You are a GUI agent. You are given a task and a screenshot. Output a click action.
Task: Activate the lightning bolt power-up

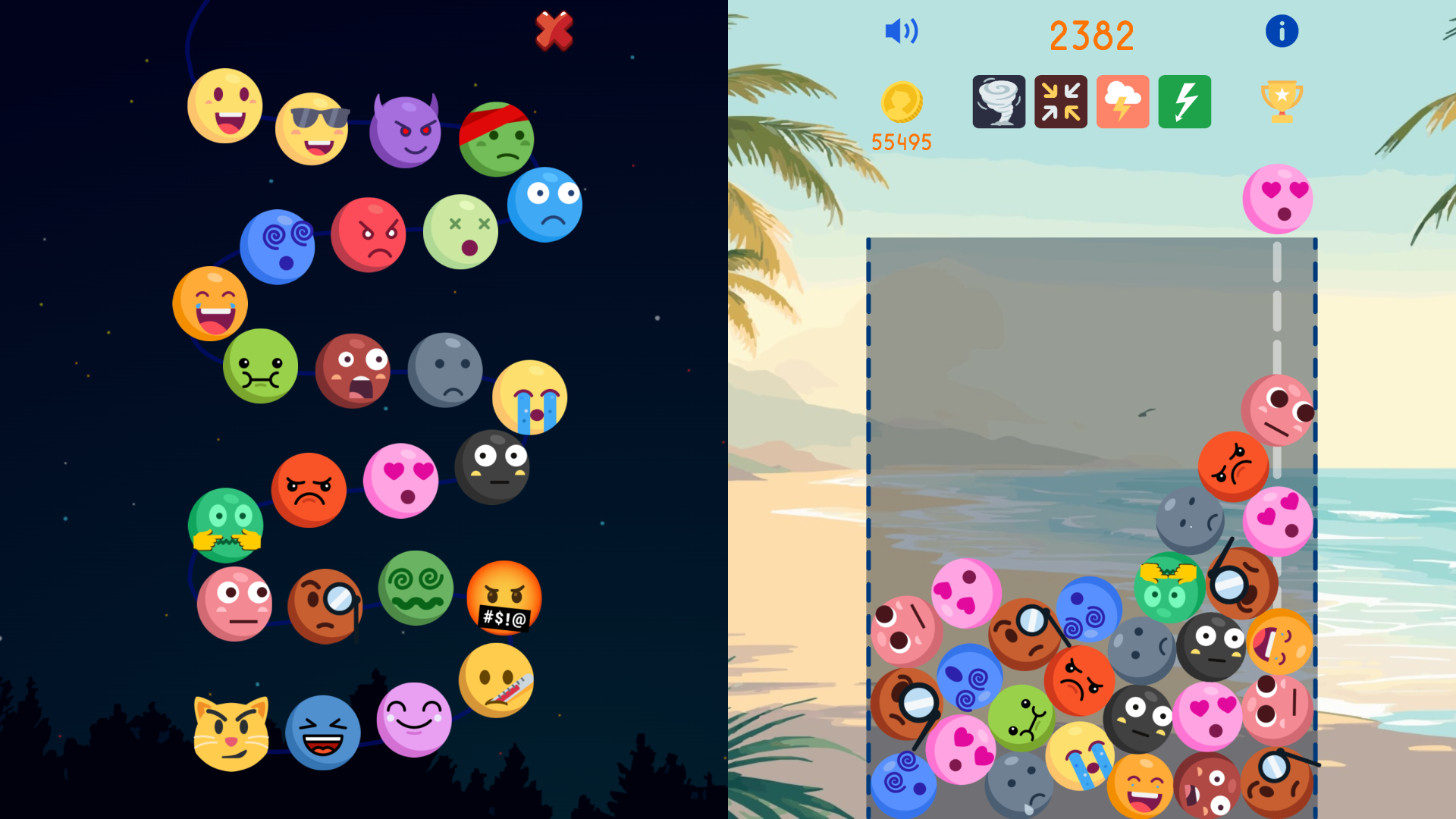click(1184, 102)
